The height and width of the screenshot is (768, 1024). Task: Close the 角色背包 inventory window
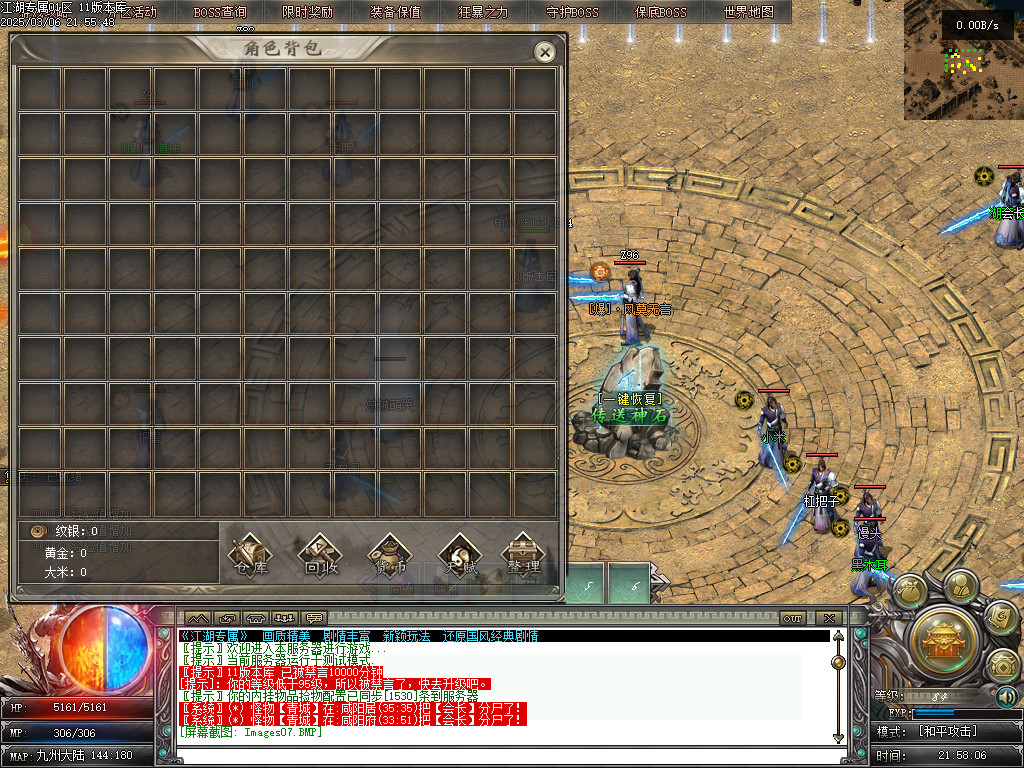tap(544, 52)
